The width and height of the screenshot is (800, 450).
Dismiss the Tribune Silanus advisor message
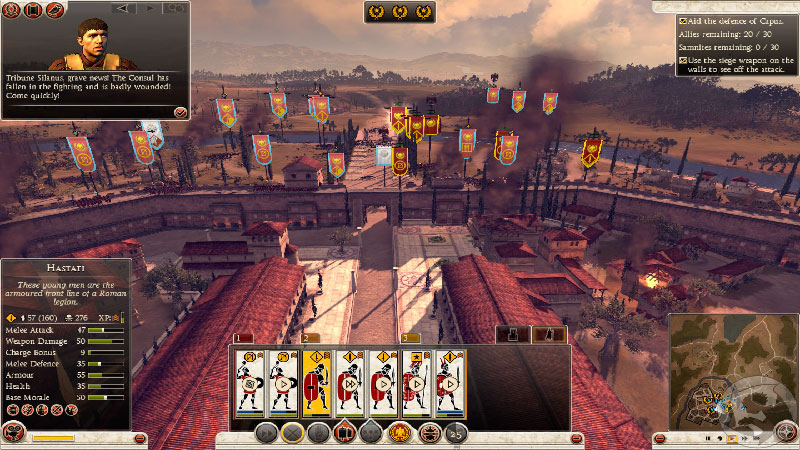(x=180, y=111)
